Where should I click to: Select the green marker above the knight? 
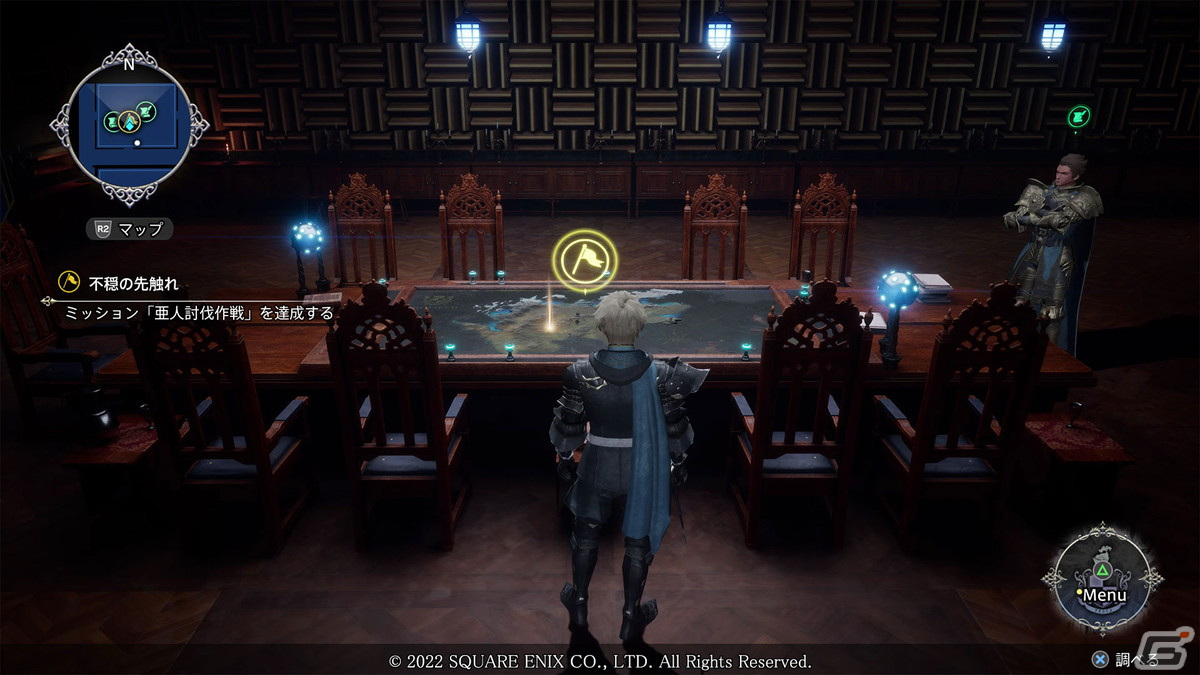coord(1078,116)
